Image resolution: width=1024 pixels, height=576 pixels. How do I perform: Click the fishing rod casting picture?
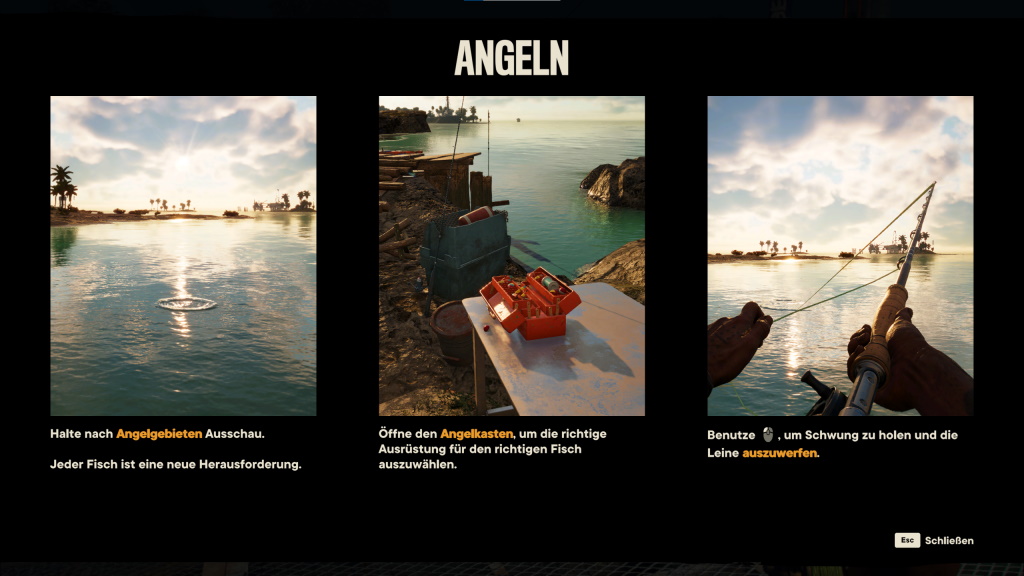(840, 256)
